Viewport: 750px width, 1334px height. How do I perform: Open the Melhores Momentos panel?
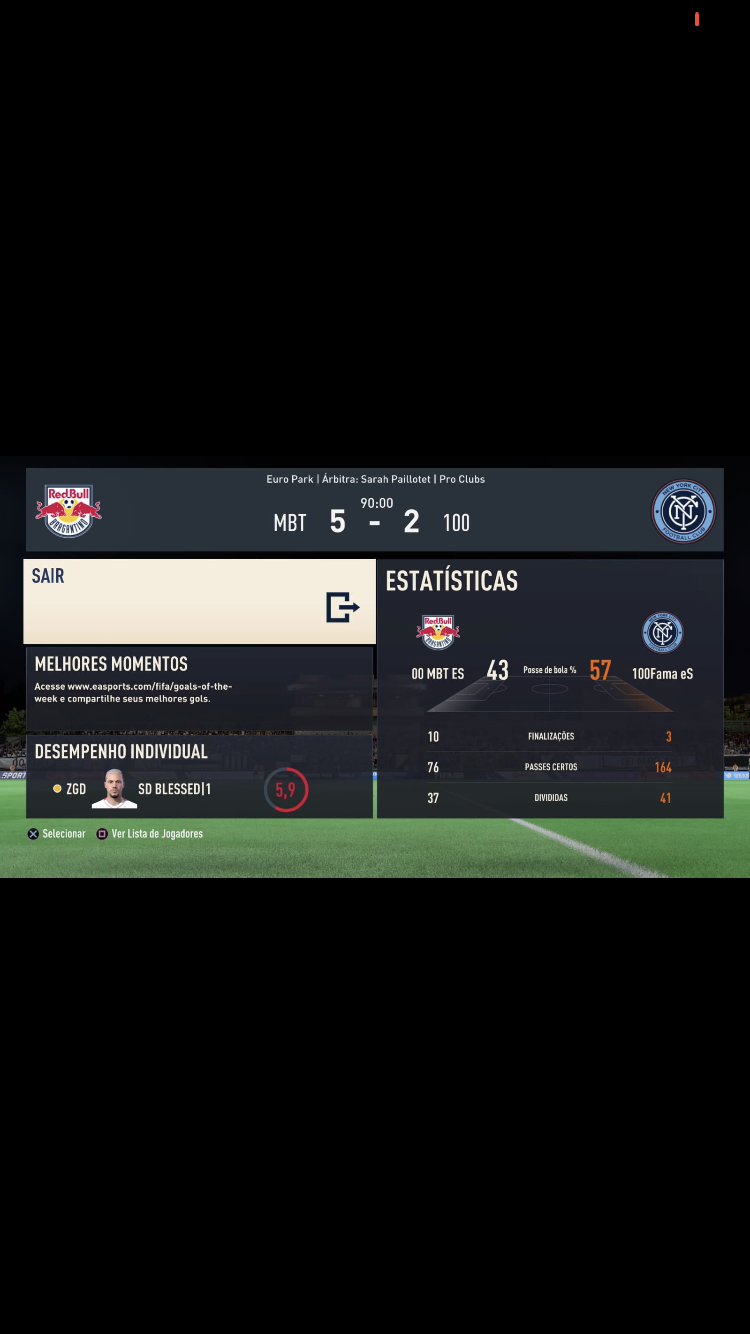[x=199, y=688]
